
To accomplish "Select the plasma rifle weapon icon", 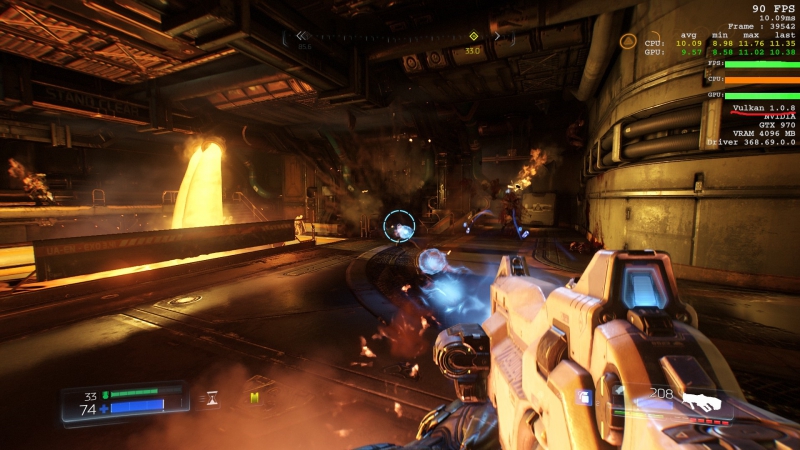I will 701,402.
